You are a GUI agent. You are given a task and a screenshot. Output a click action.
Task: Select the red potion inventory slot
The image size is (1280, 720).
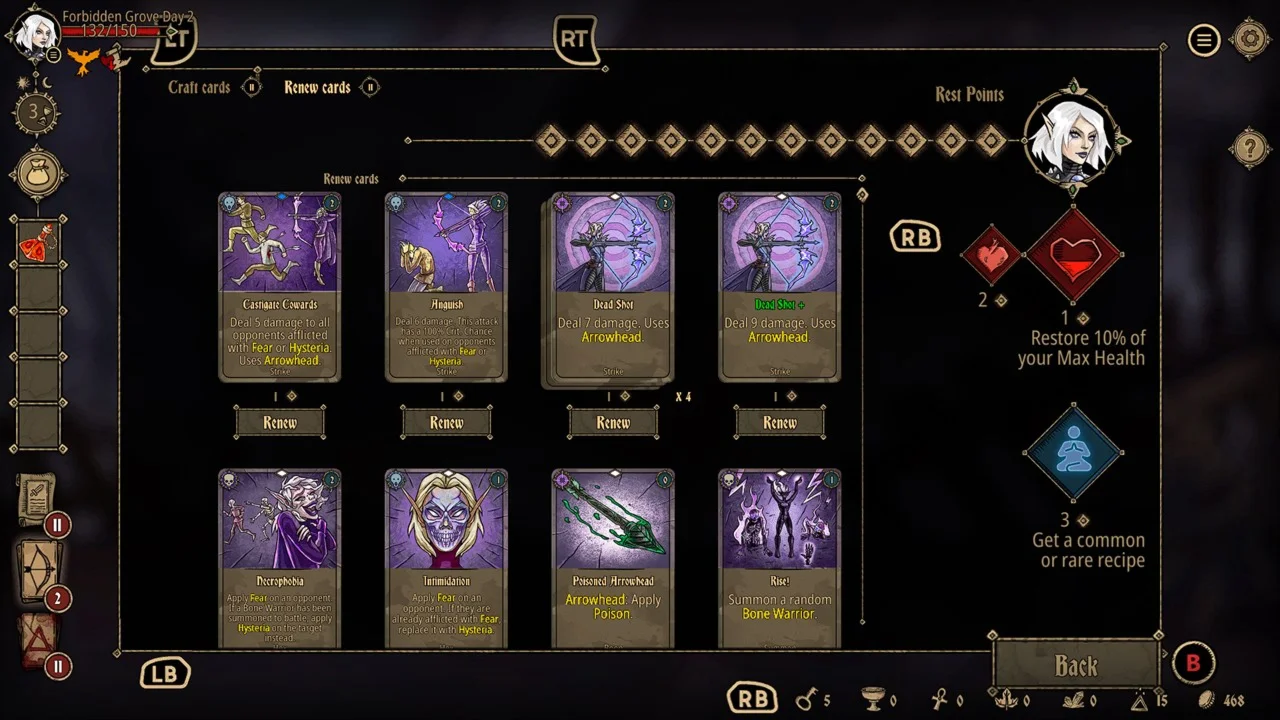coord(39,241)
